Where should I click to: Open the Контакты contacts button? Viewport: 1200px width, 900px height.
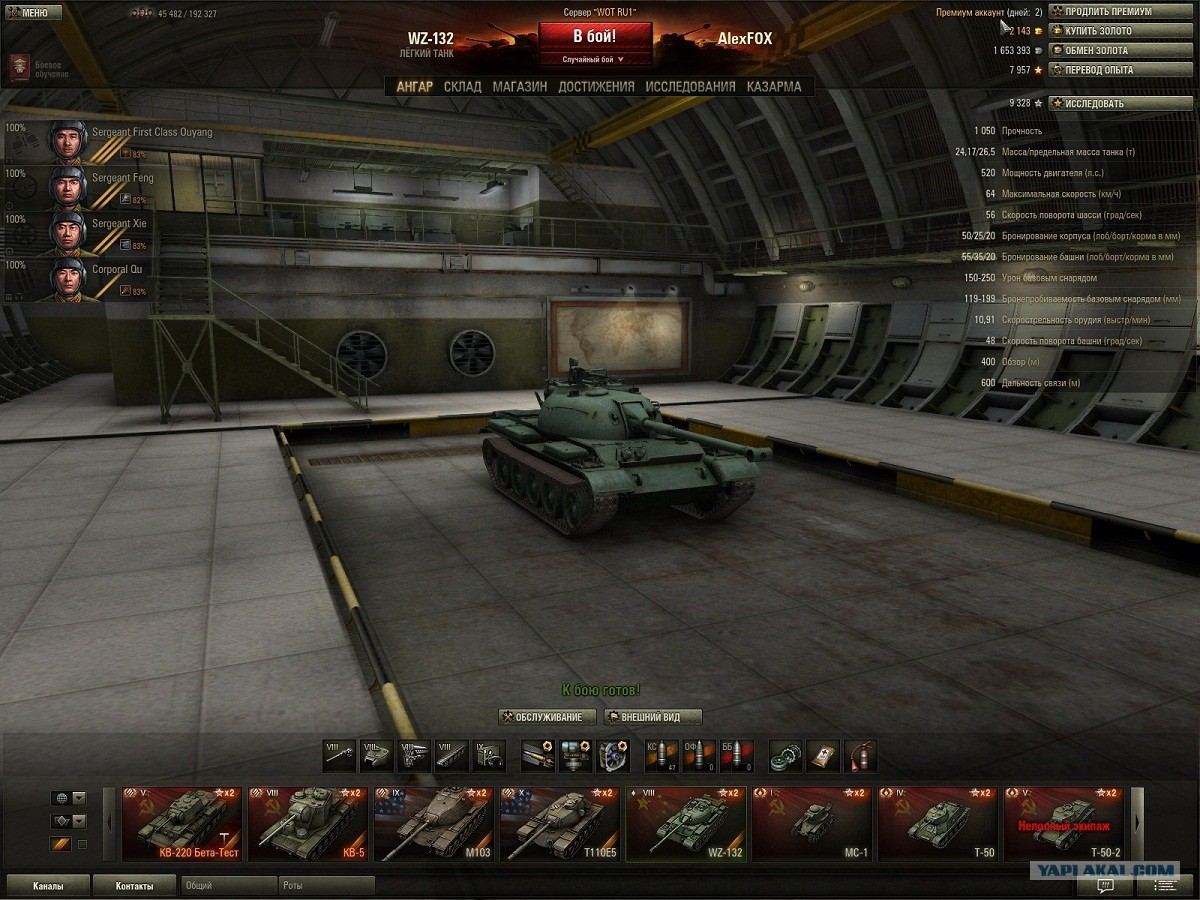(134, 886)
